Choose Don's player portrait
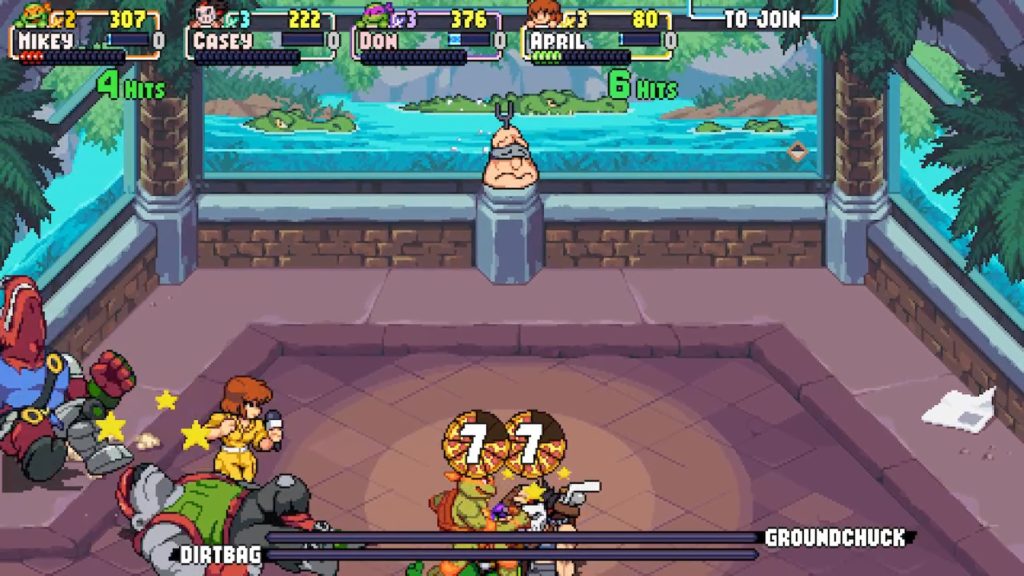The width and height of the screenshot is (1024, 576). 376,15
